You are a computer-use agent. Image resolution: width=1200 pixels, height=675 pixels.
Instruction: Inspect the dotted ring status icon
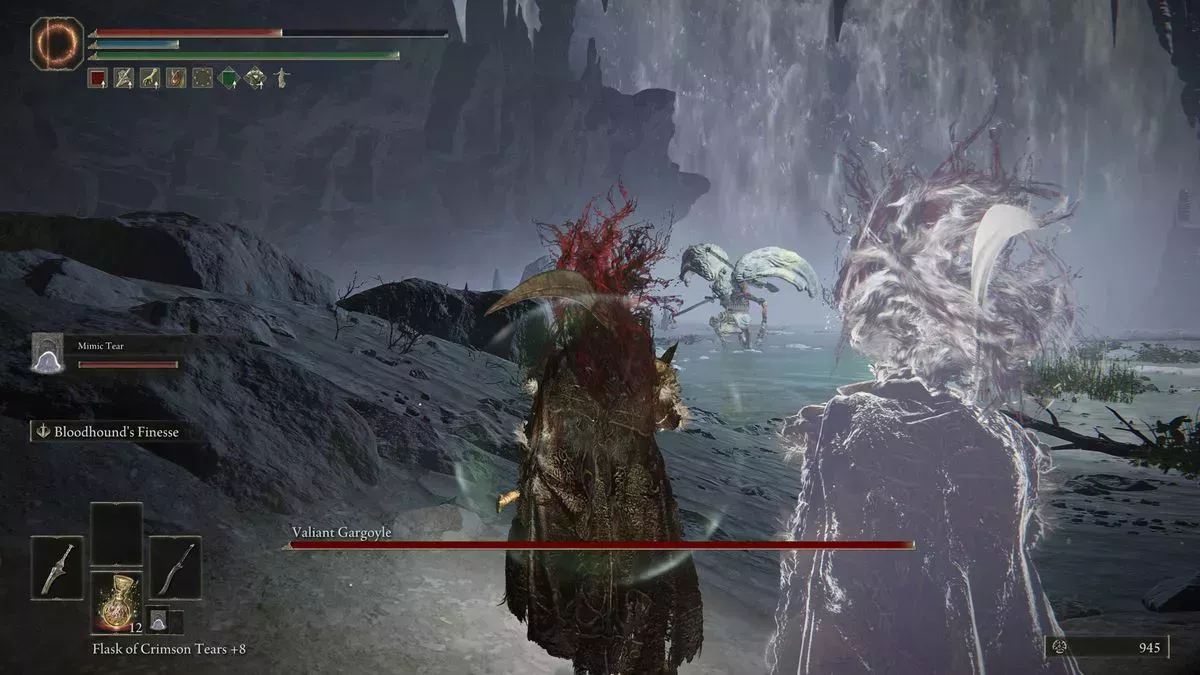tap(202, 78)
